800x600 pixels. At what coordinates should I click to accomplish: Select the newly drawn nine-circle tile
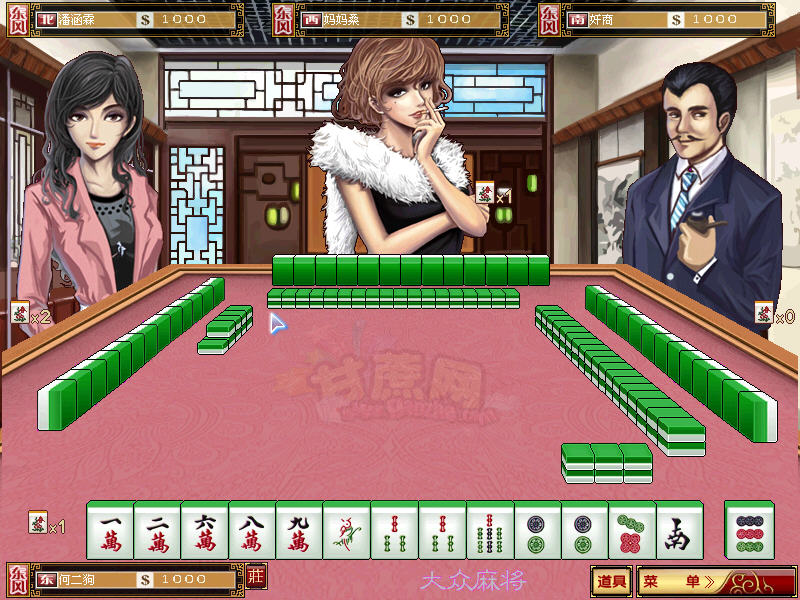(748, 530)
